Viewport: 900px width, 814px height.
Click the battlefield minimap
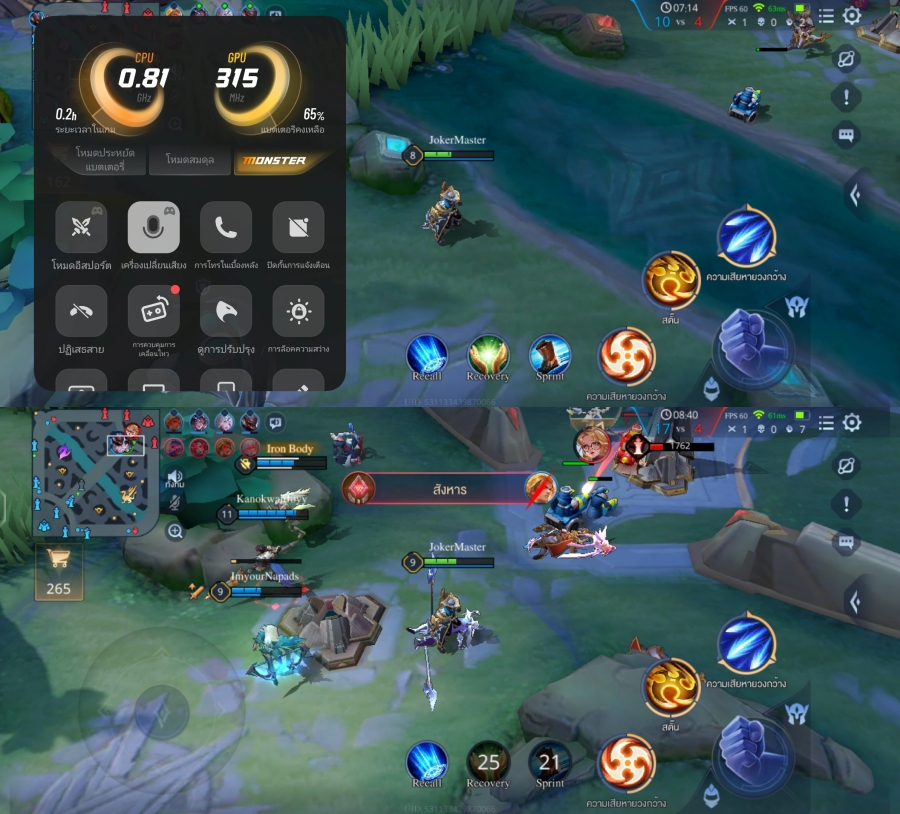click(x=93, y=472)
